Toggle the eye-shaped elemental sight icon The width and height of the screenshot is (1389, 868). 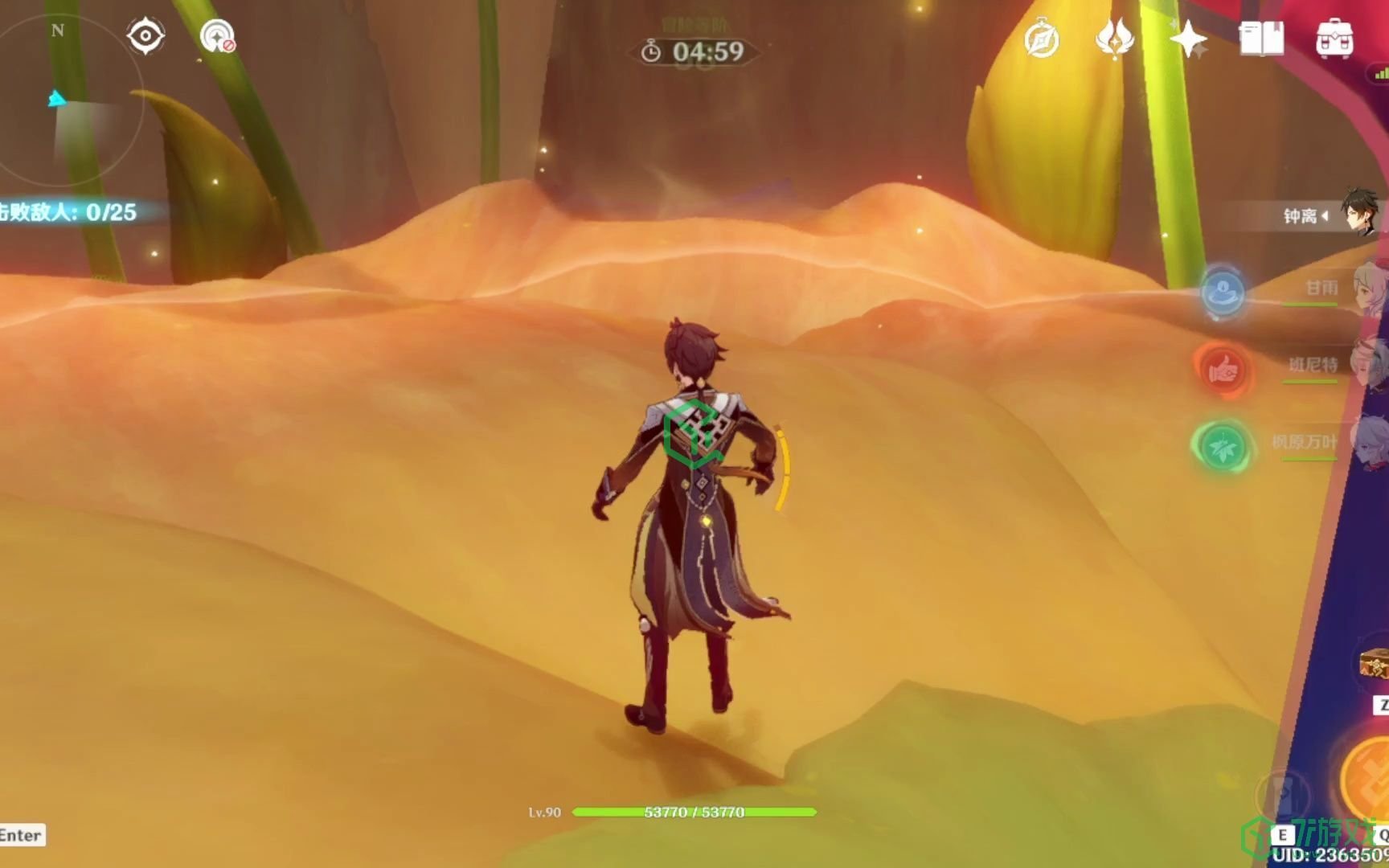145,36
